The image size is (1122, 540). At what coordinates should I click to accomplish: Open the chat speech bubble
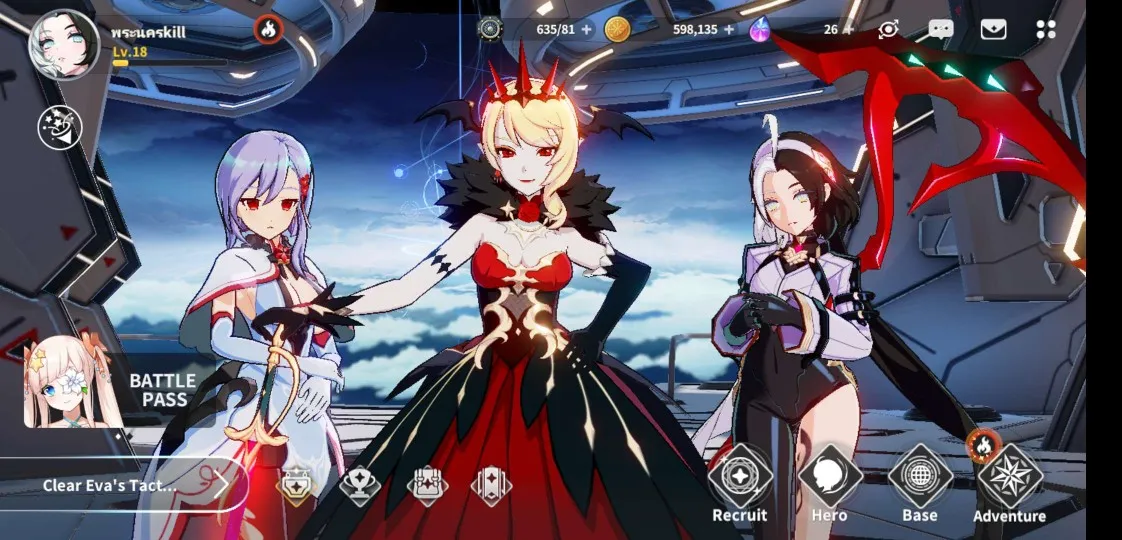pos(940,29)
